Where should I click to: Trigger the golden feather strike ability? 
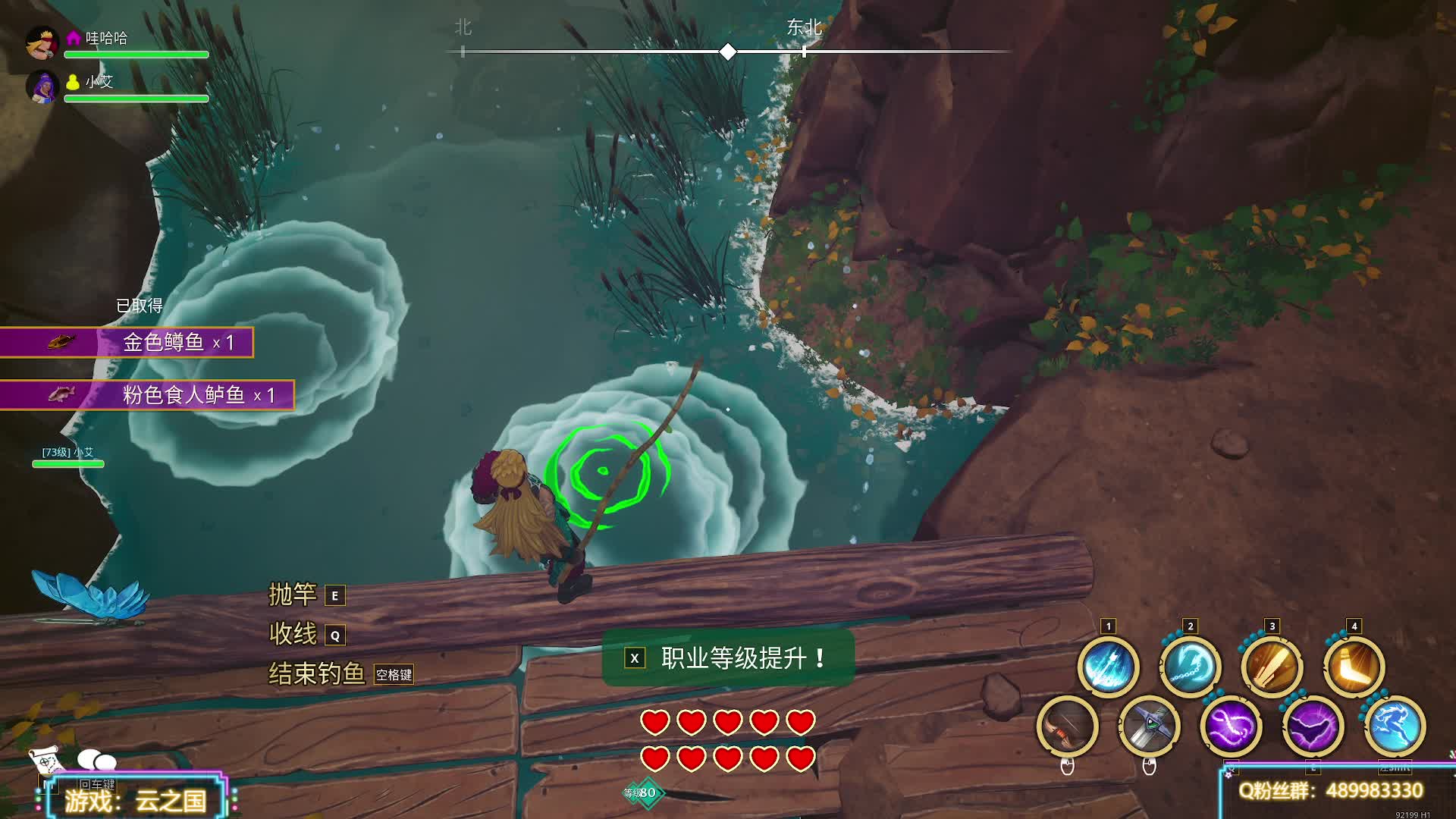[x=1272, y=667]
